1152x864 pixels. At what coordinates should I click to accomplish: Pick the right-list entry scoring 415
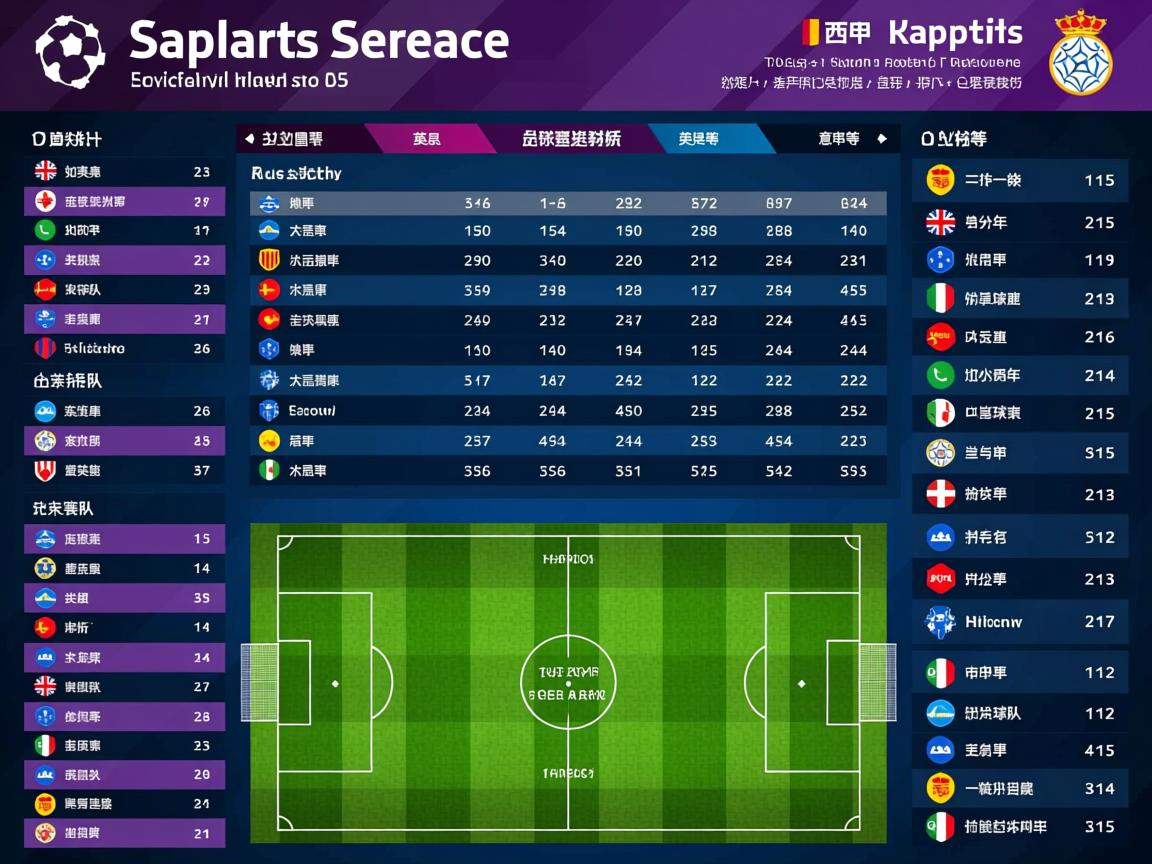(1020, 750)
